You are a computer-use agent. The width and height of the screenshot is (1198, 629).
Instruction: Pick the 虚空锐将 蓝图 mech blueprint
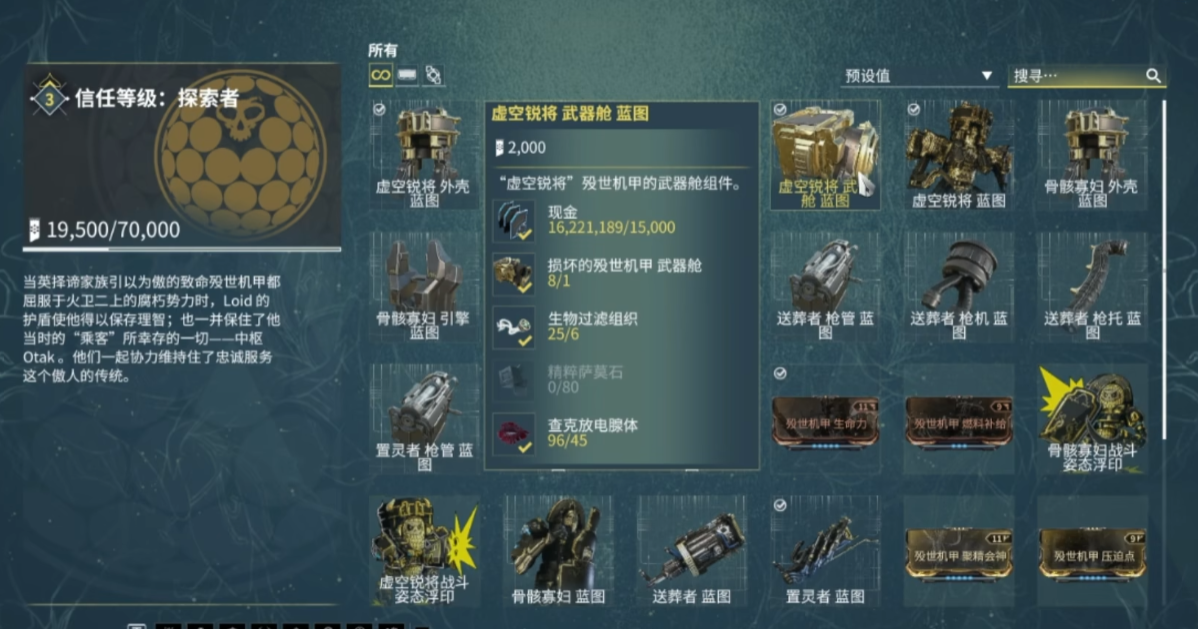(959, 155)
